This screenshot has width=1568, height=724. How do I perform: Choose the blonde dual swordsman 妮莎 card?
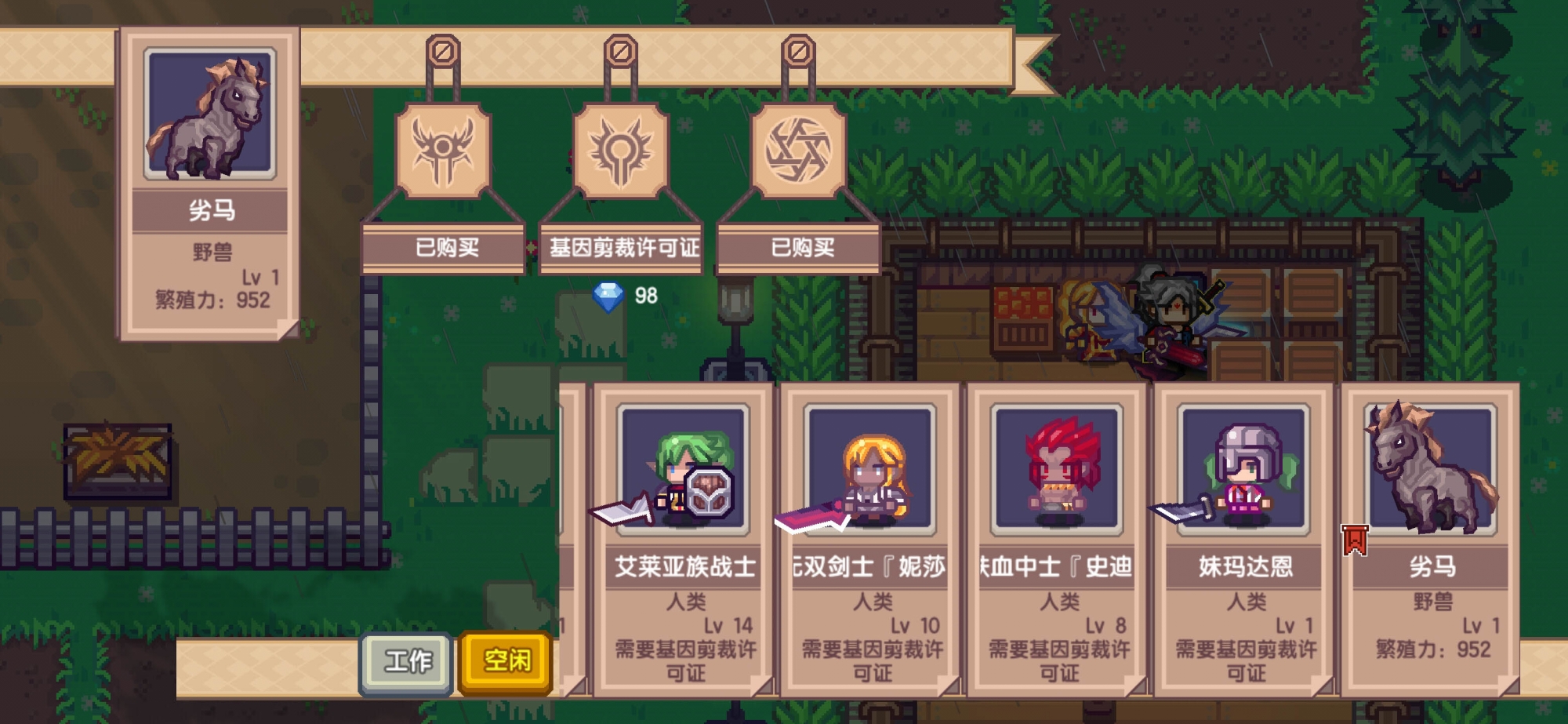(x=870, y=540)
